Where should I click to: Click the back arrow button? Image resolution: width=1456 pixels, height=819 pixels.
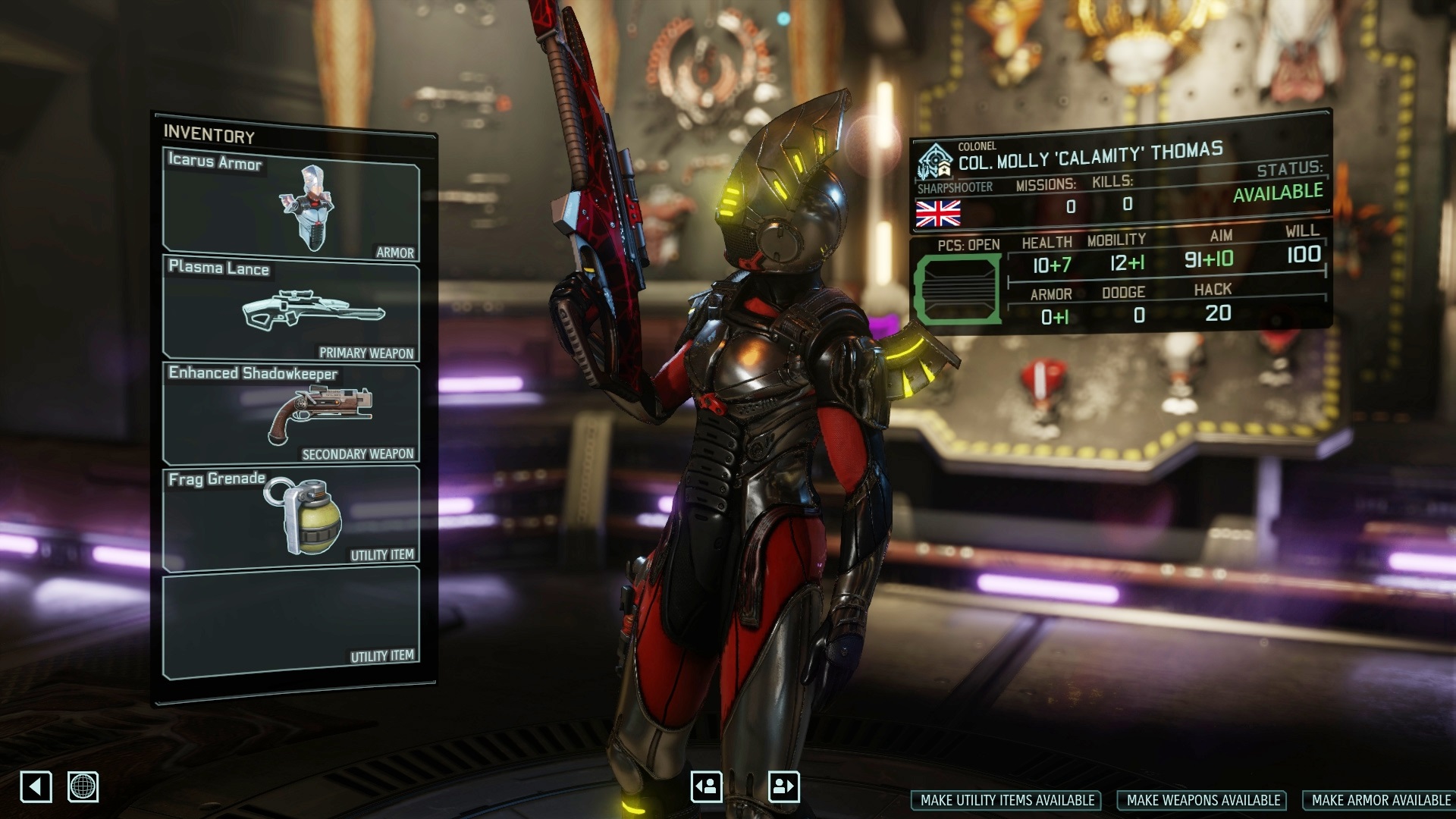(x=36, y=786)
